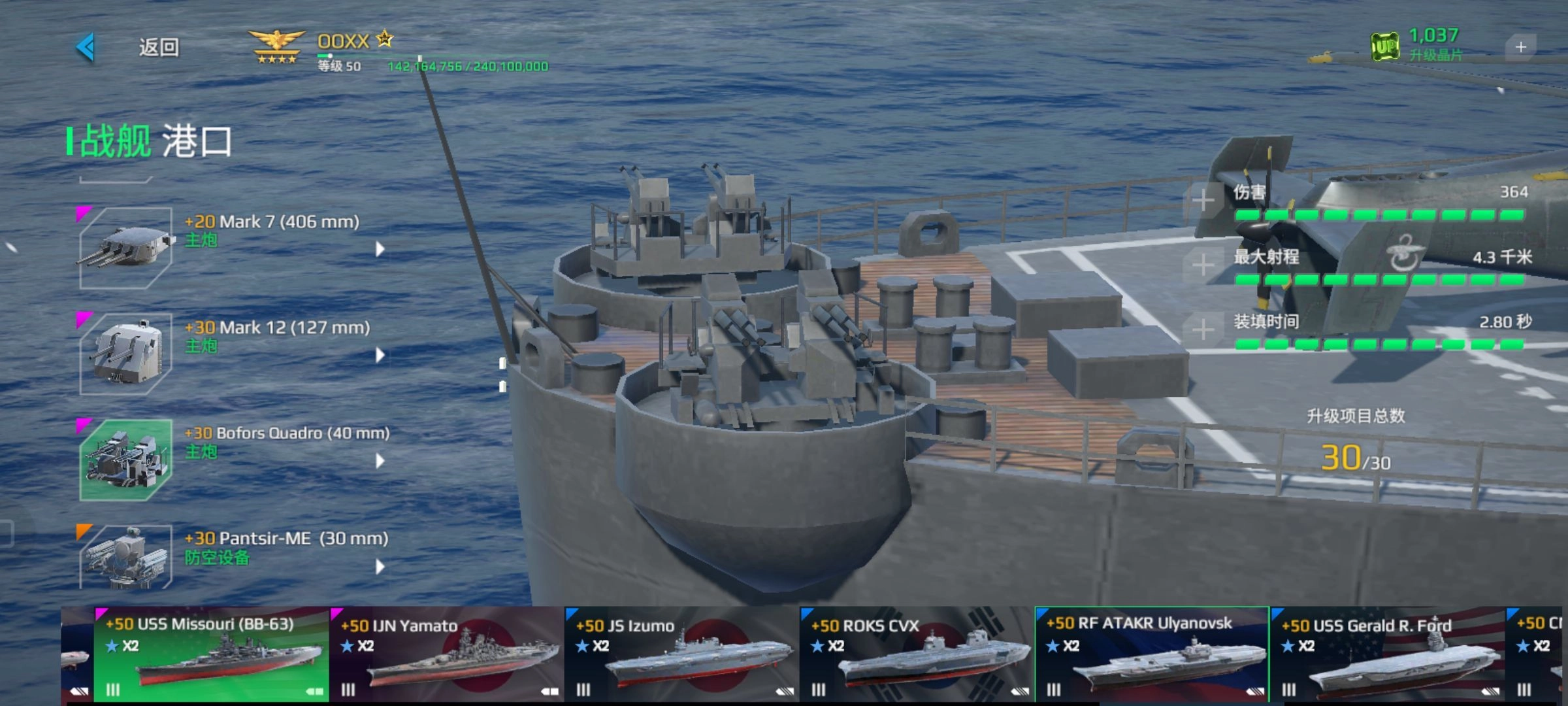Expand the arrow beside Mark 7 (406 mm)
Screen dimensions: 1568x706
[x=380, y=248]
